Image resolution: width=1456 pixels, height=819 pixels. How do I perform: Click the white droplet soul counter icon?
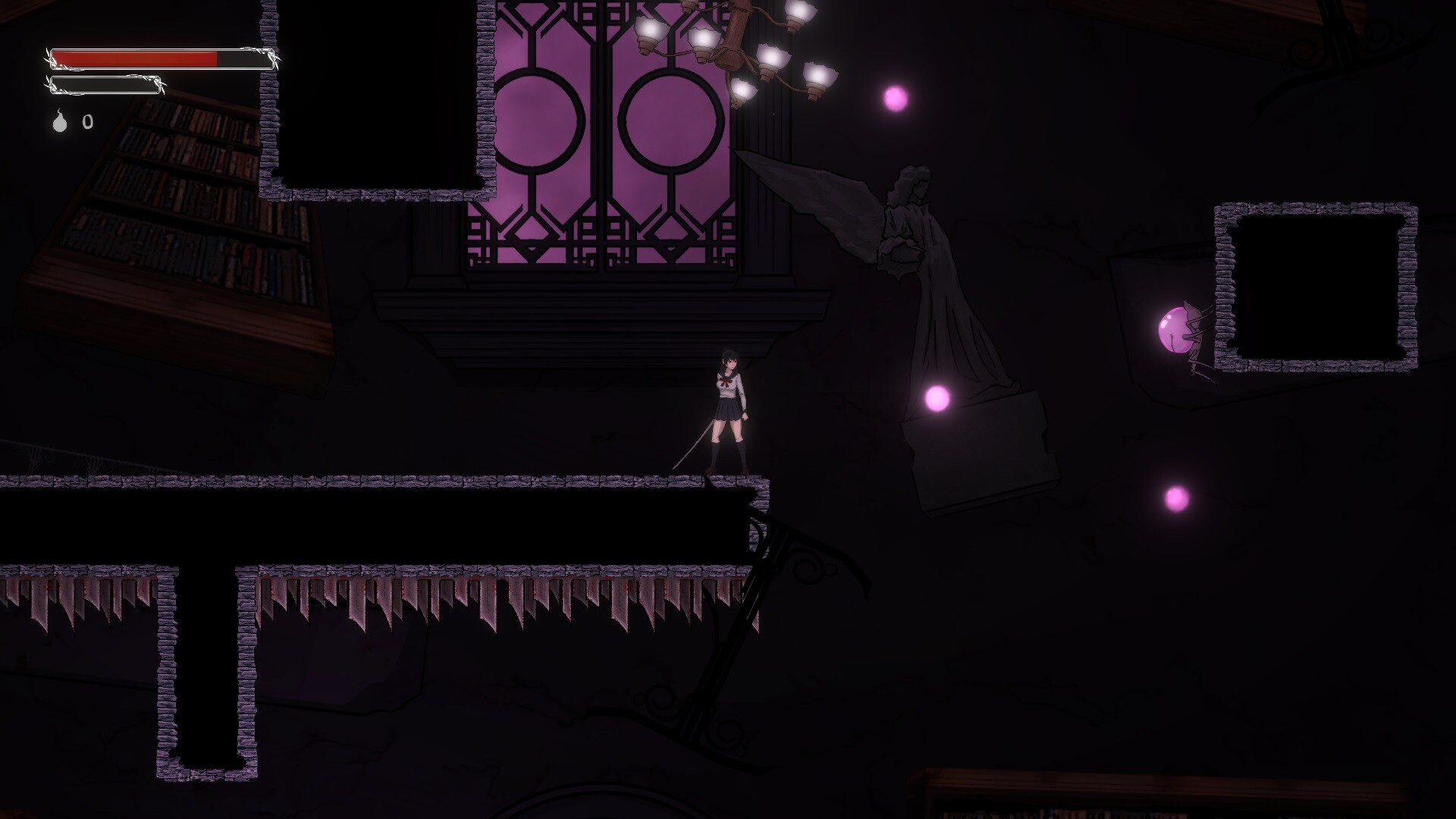click(59, 121)
